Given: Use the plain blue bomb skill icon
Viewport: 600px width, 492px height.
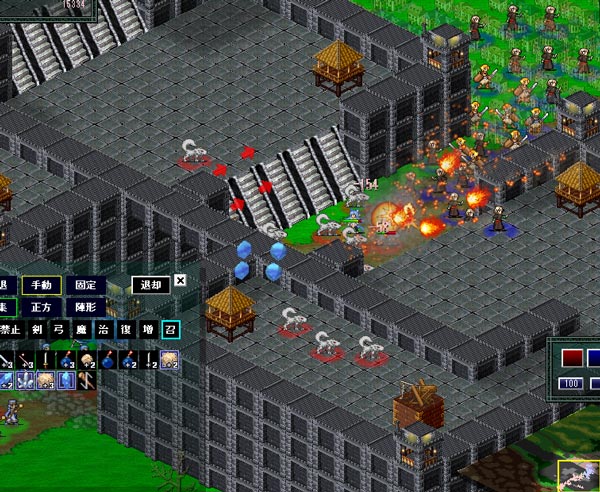Looking at the screenshot, I should tap(108, 359).
